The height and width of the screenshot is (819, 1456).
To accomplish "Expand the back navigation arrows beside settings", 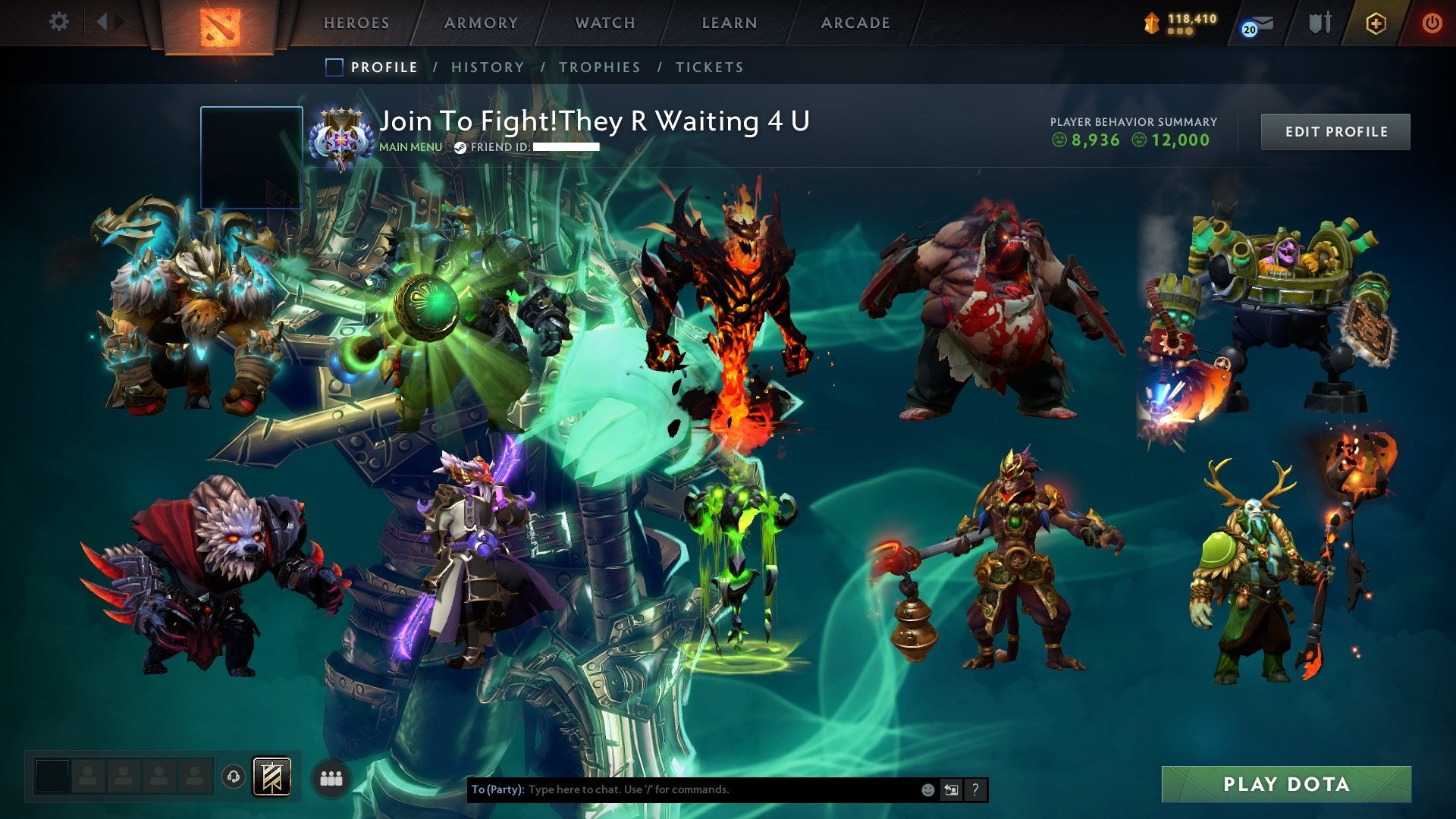I will [108, 23].
